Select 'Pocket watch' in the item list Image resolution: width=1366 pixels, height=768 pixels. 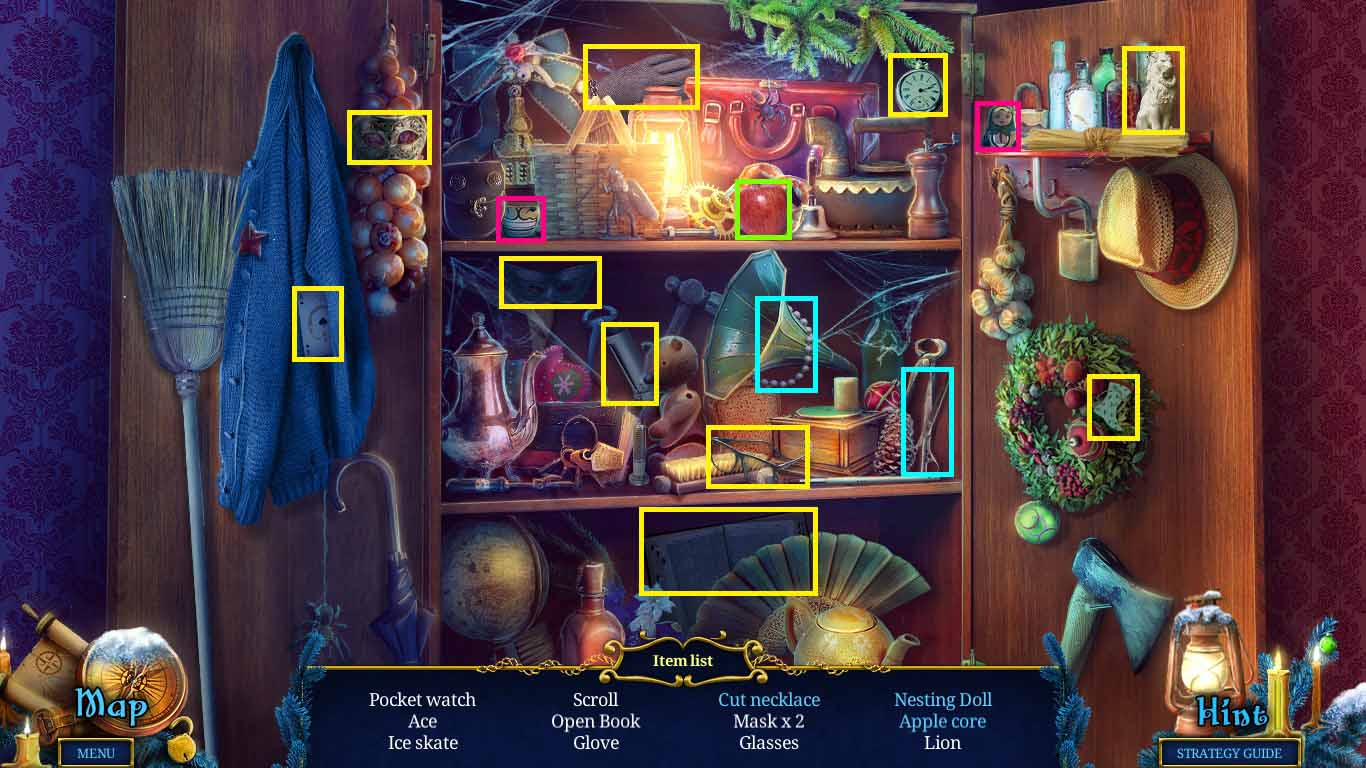coord(423,700)
